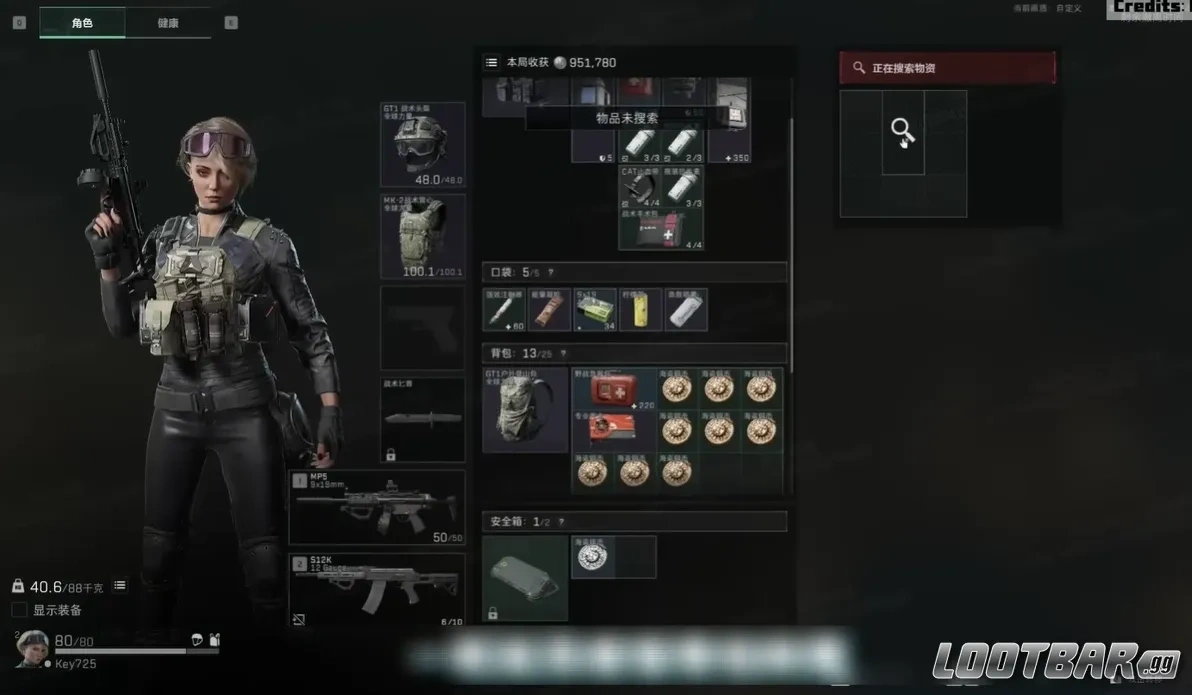Select the 9x19 ammo box in pockets
1192x695 pixels.
point(595,310)
